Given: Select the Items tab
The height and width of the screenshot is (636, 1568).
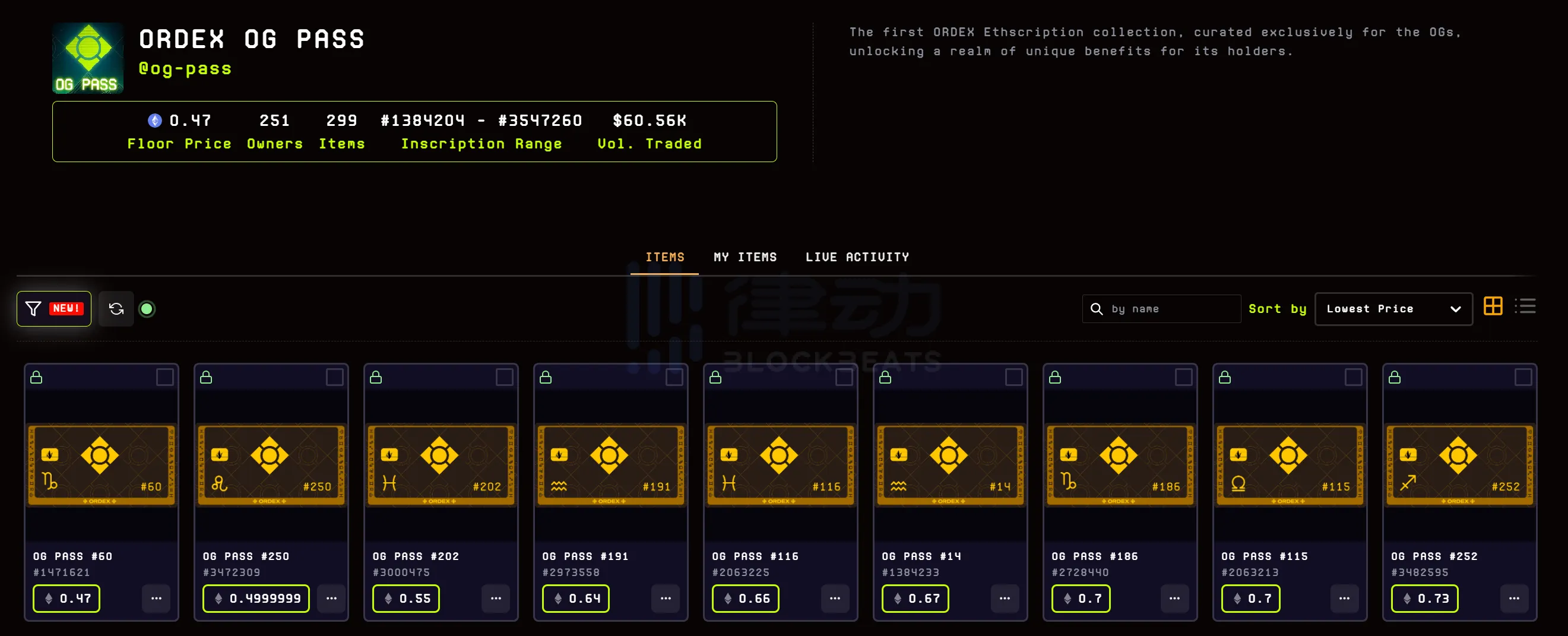Looking at the screenshot, I should pyautogui.click(x=665, y=258).
